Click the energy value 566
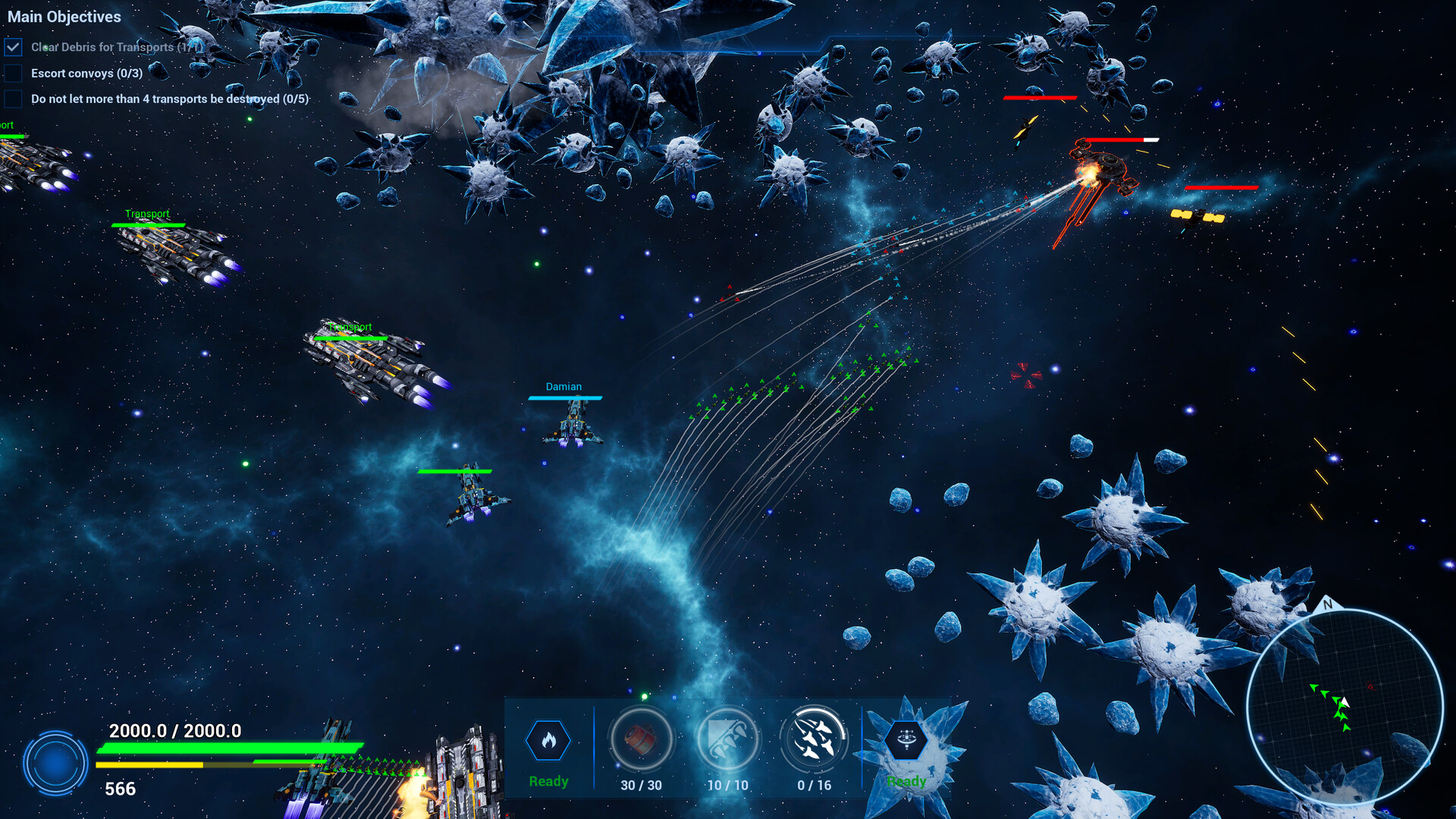The height and width of the screenshot is (819, 1456). (x=120, y=789)
